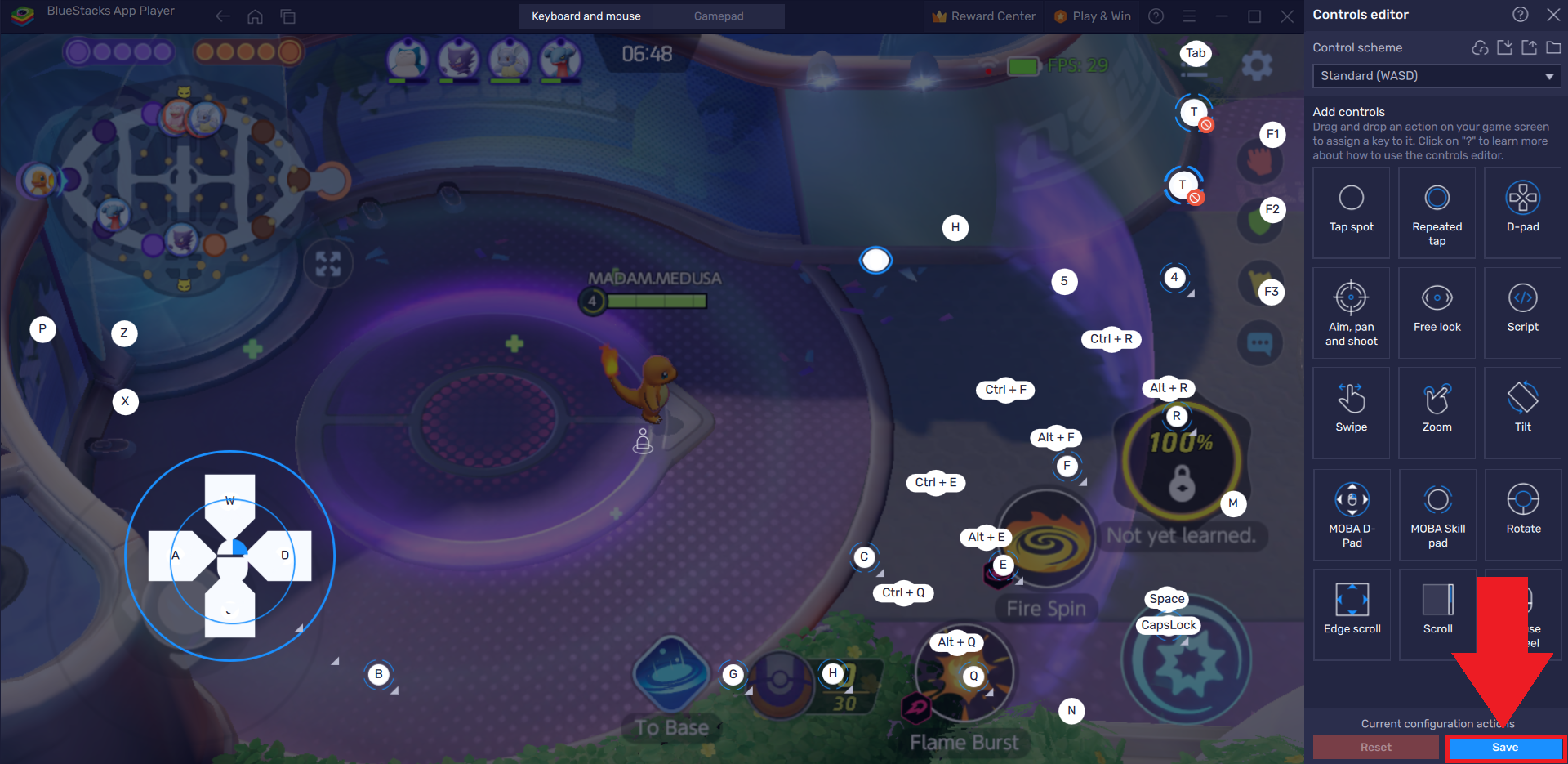Open schemes folder icon next to export
1568x764 pixels.
(x=1554, y=47)
